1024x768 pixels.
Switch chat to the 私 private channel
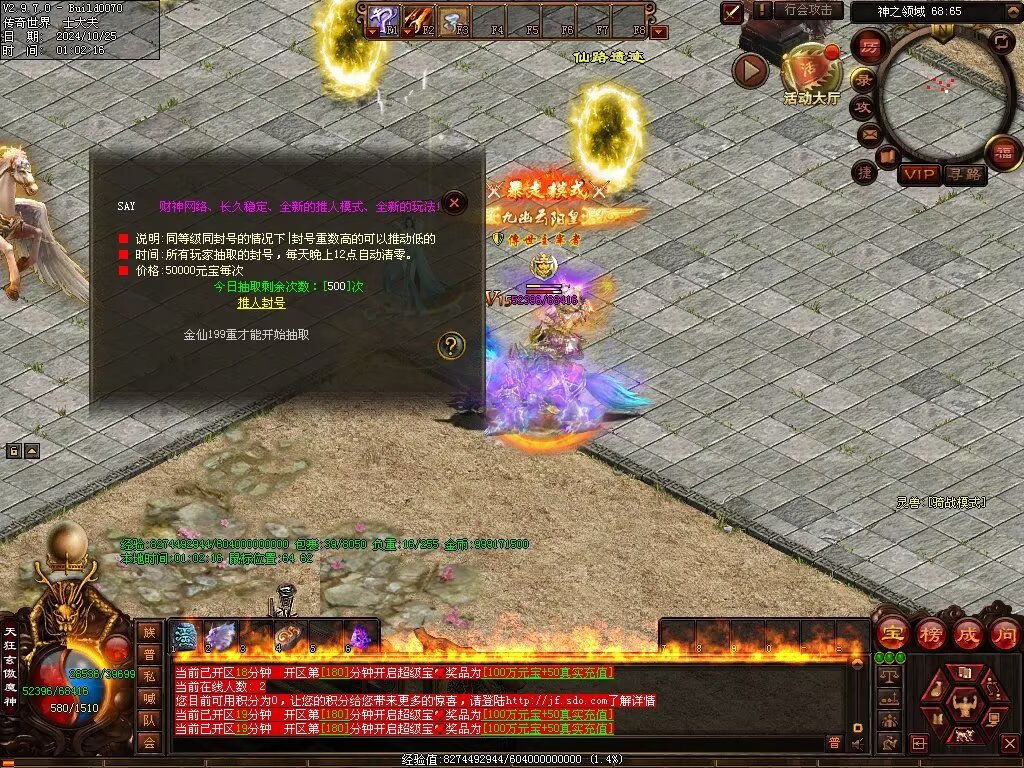pos(148,676)
